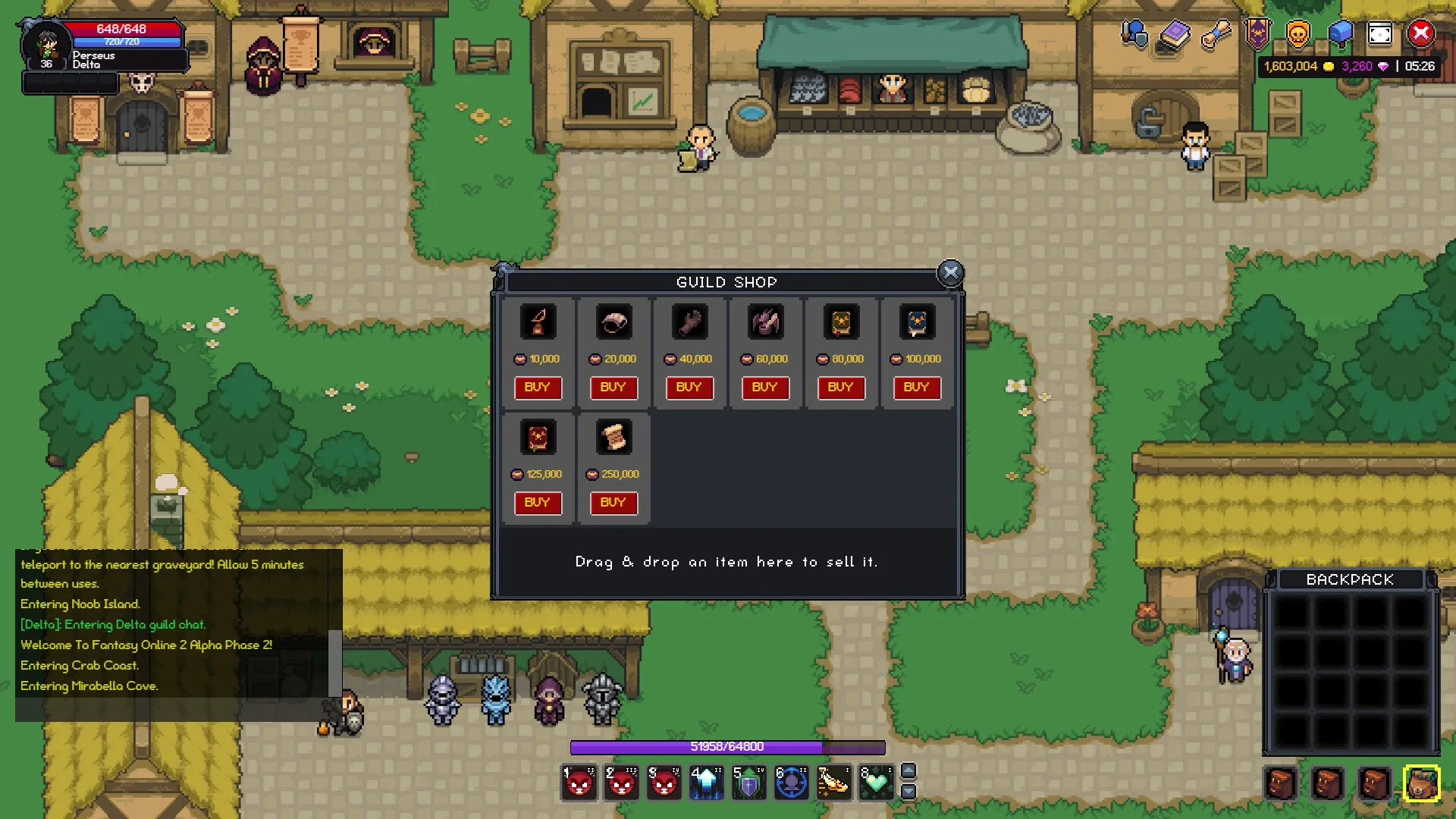
Task: Purchase the 40,000 glove item
Action: click(689, 388)
